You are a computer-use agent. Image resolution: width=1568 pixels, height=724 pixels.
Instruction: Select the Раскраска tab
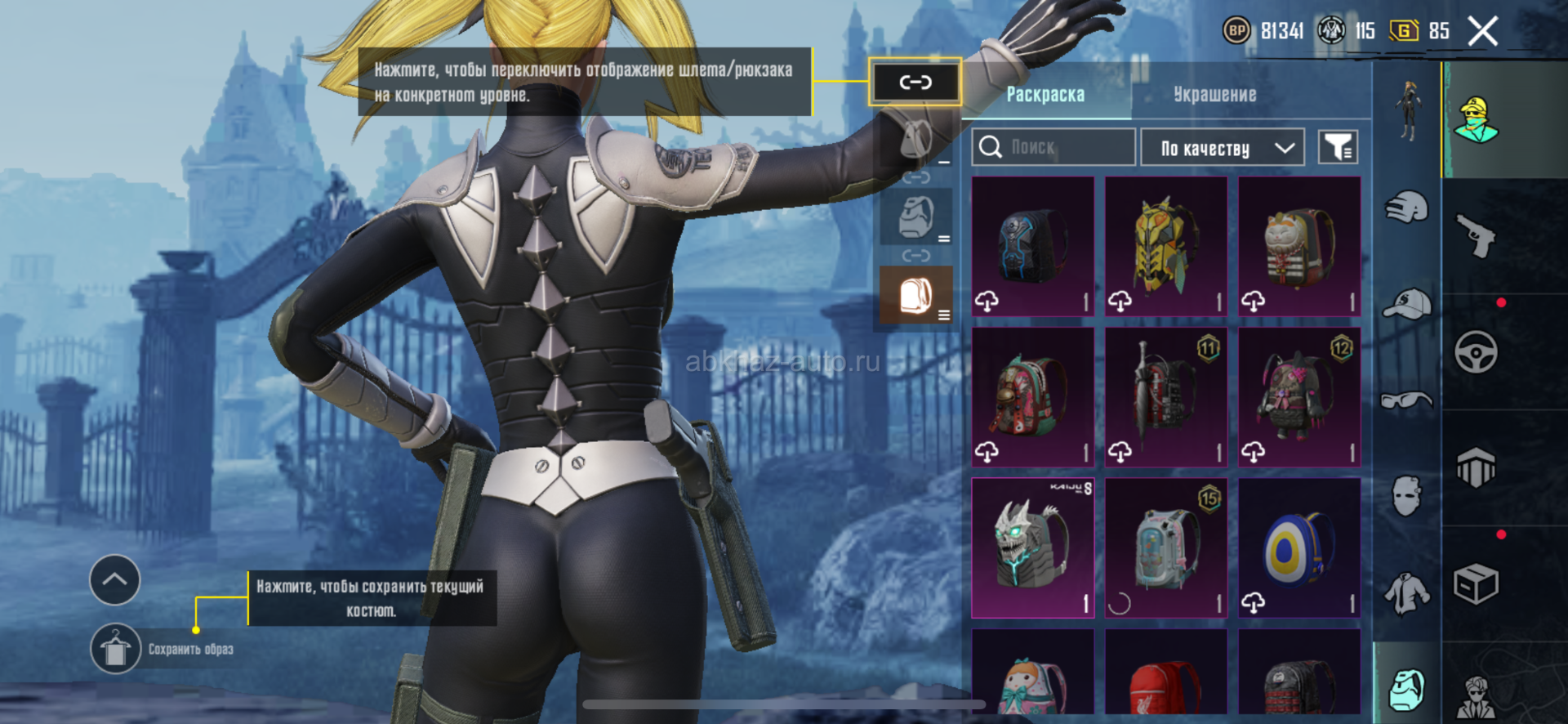pos(1045,95)
